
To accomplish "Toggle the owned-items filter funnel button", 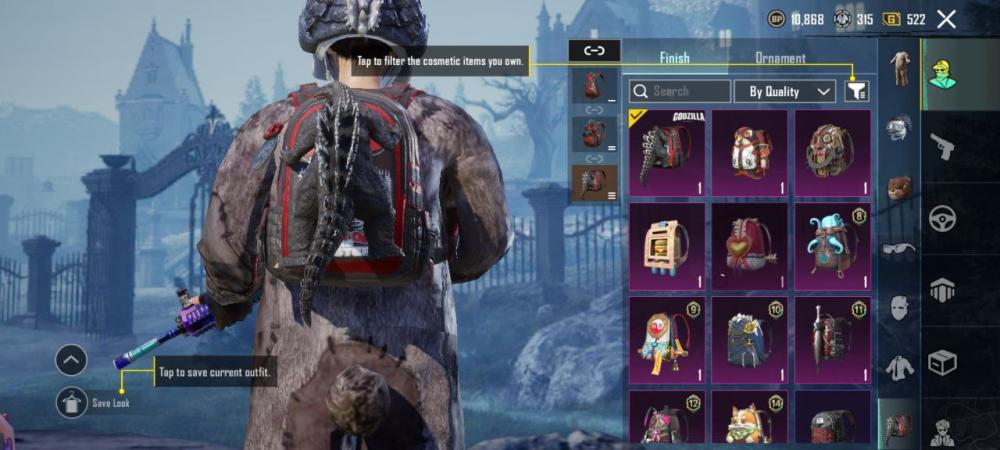I will 856,91.
